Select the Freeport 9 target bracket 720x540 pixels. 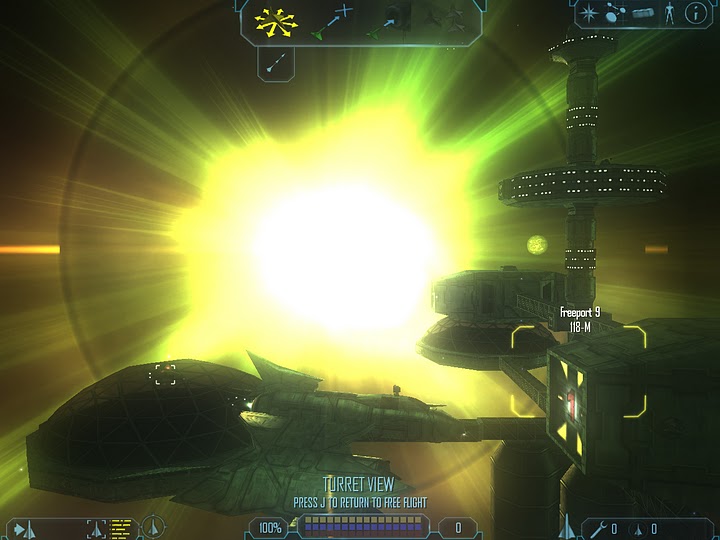click(578, 370)
